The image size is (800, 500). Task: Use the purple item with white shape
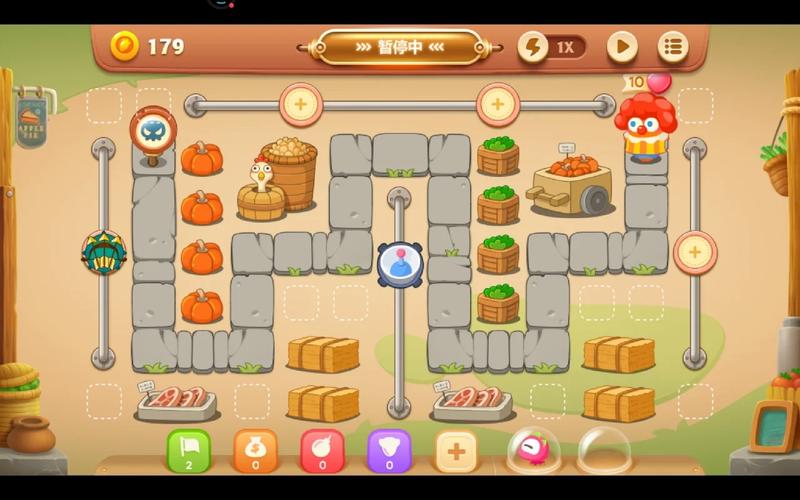pyautogui.click(x=389, y=451)
